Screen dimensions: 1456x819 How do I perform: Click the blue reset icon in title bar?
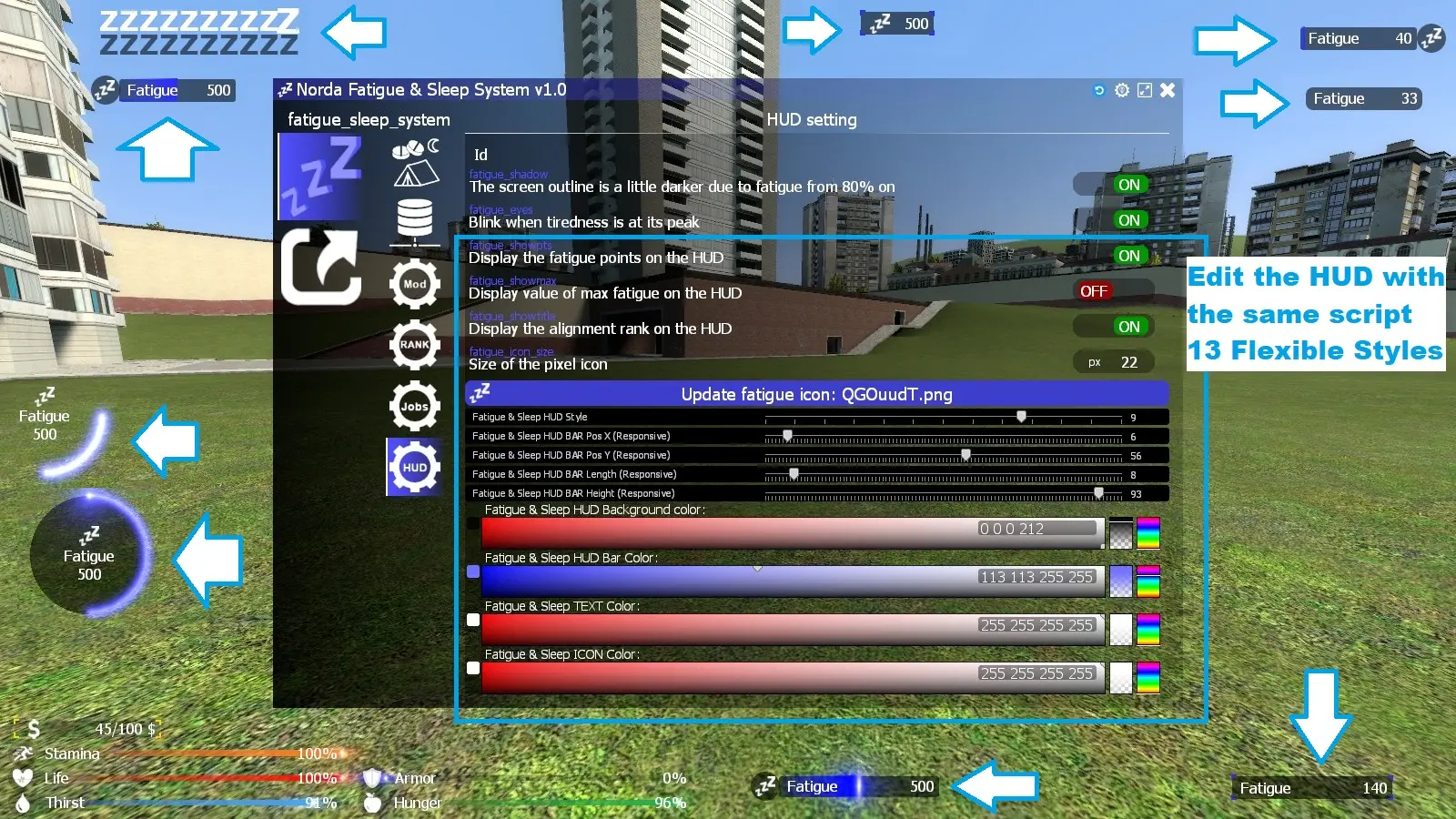coord(1100,90)
